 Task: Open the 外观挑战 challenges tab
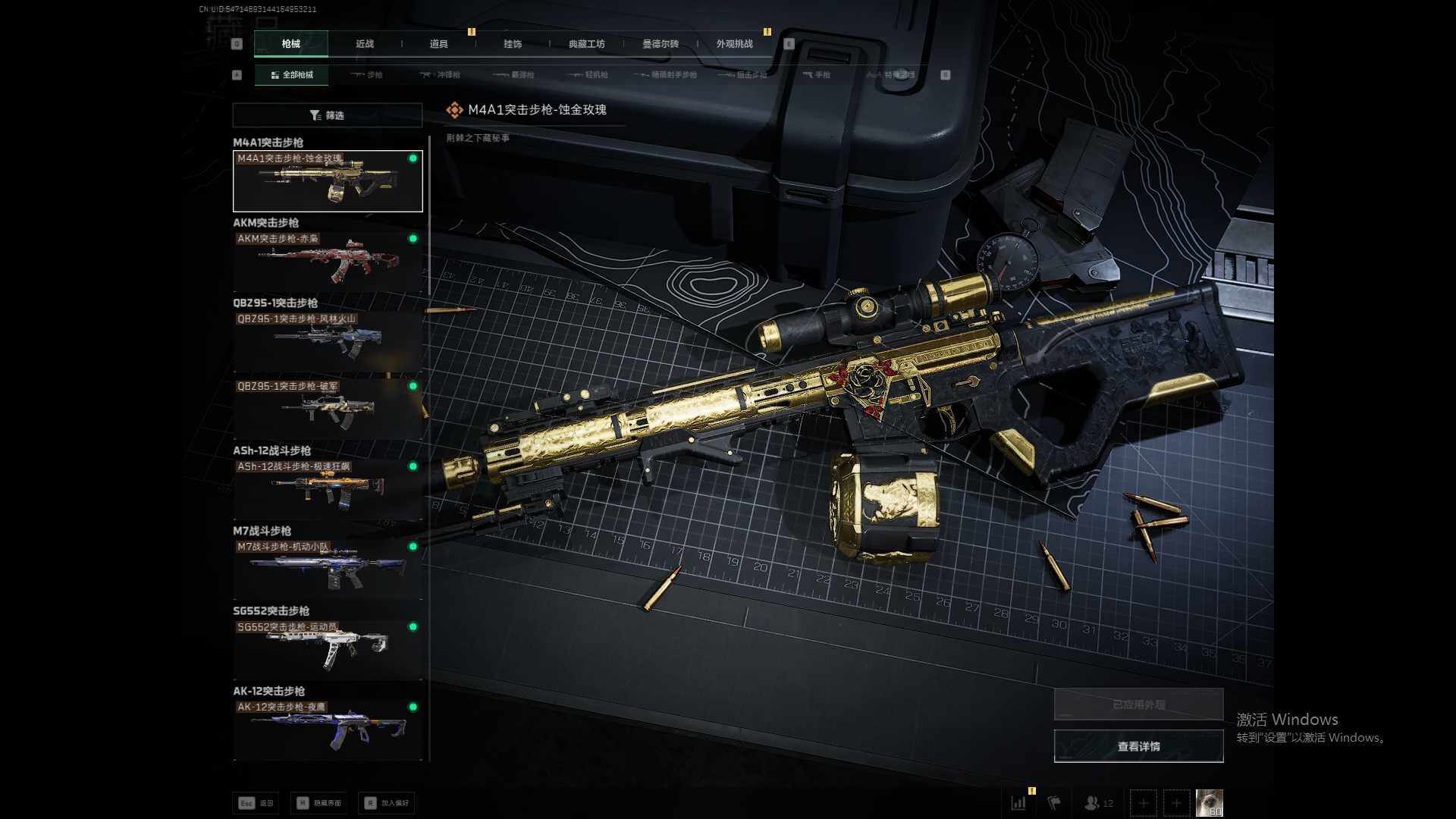pos(734,44)
